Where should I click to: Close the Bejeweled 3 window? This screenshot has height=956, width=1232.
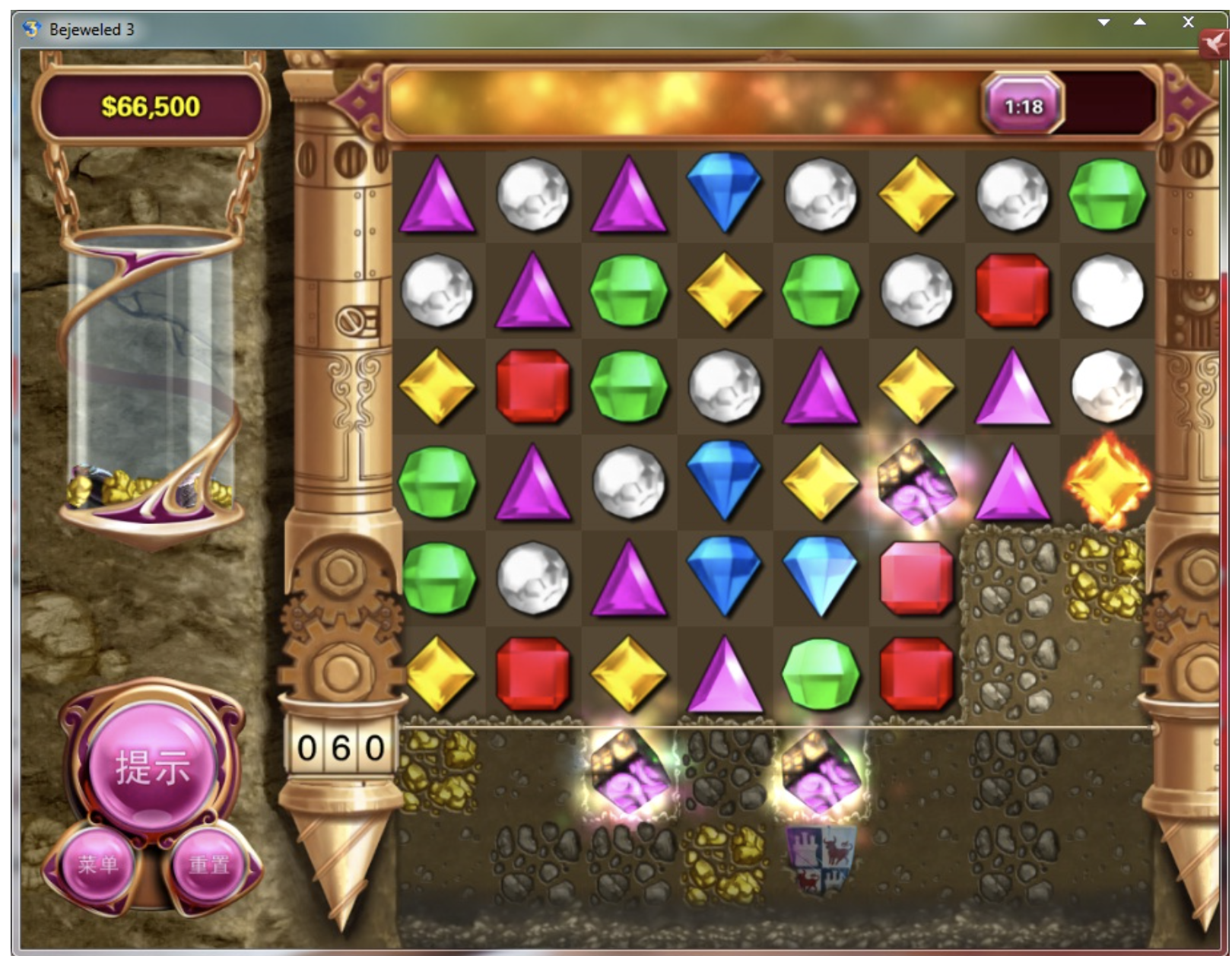coord(1188,22)
